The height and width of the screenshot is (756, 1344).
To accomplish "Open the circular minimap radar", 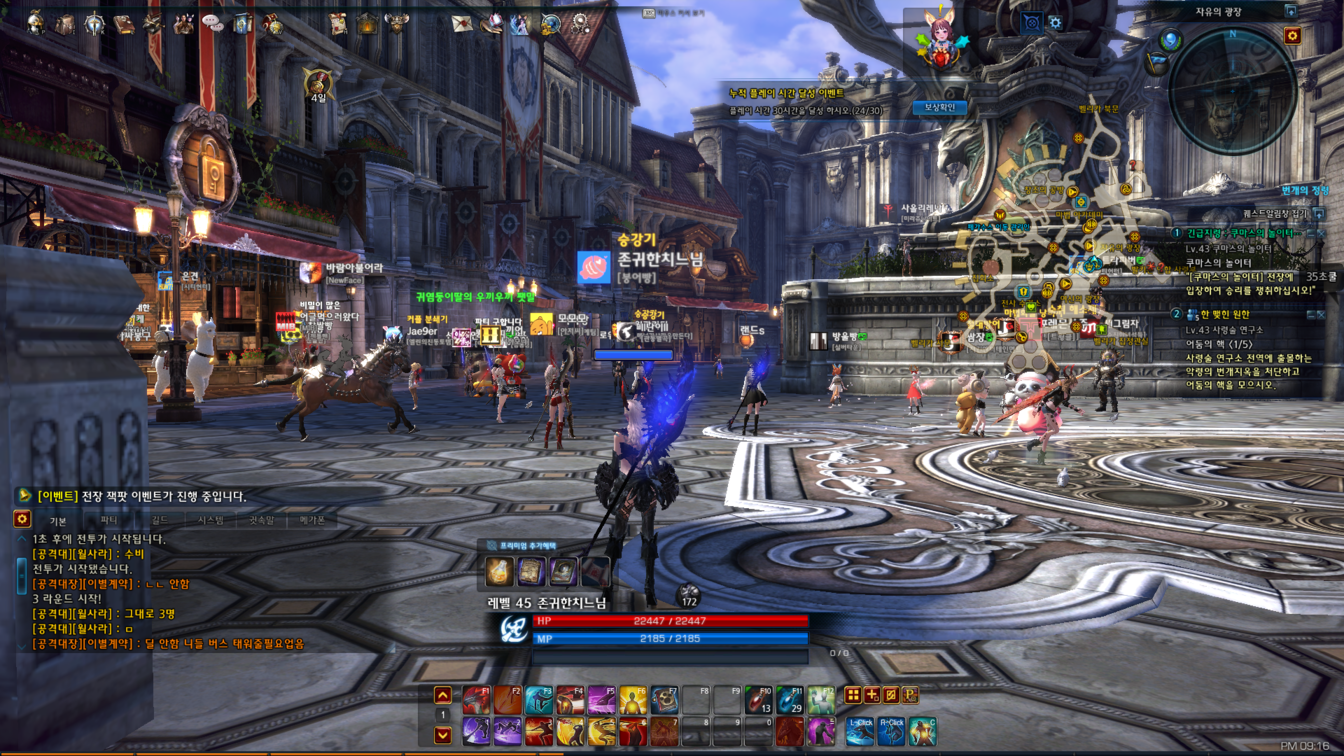I will coord(1232,90).
